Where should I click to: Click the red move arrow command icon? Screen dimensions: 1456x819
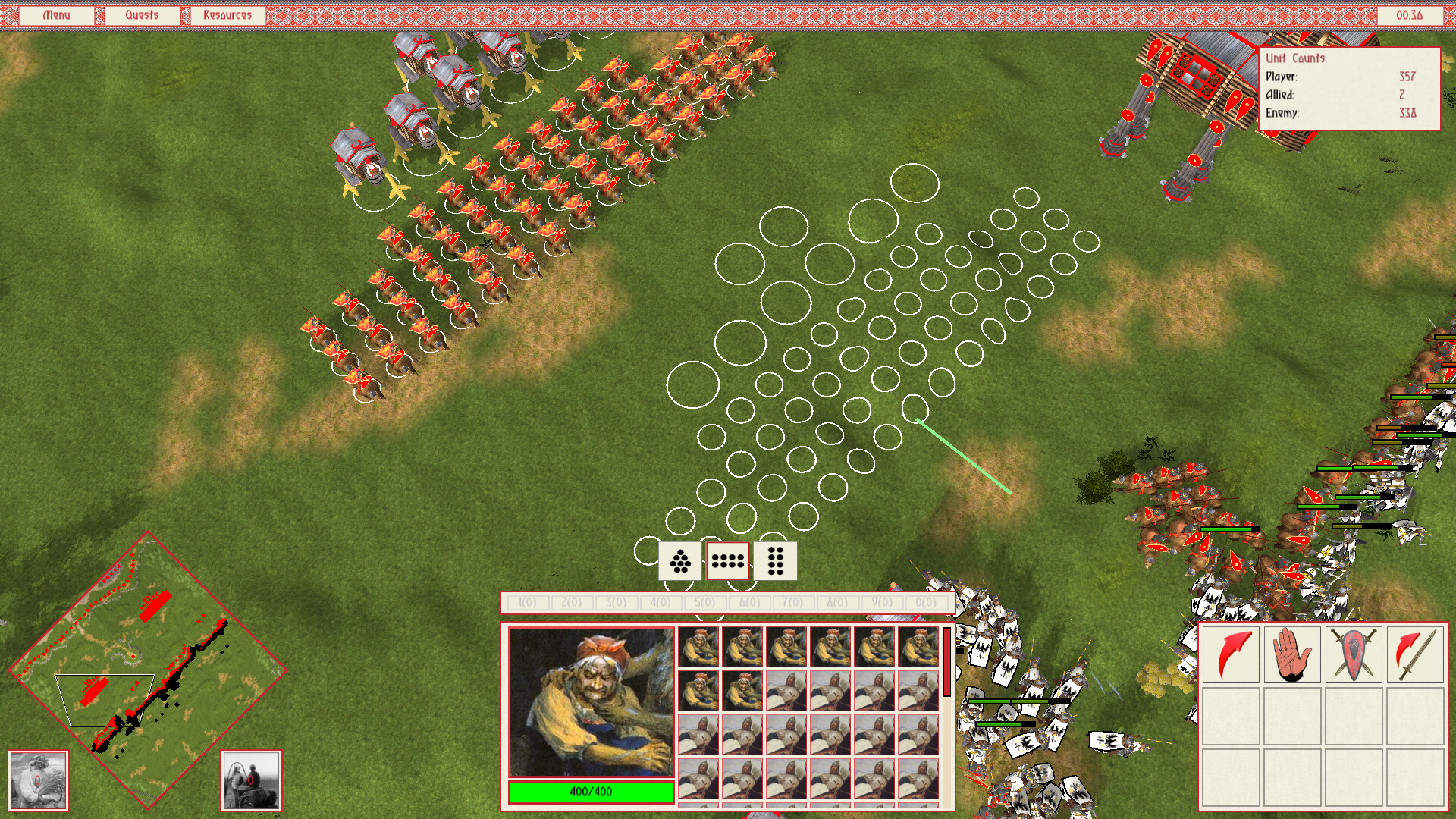click(x=1232, y=655)
